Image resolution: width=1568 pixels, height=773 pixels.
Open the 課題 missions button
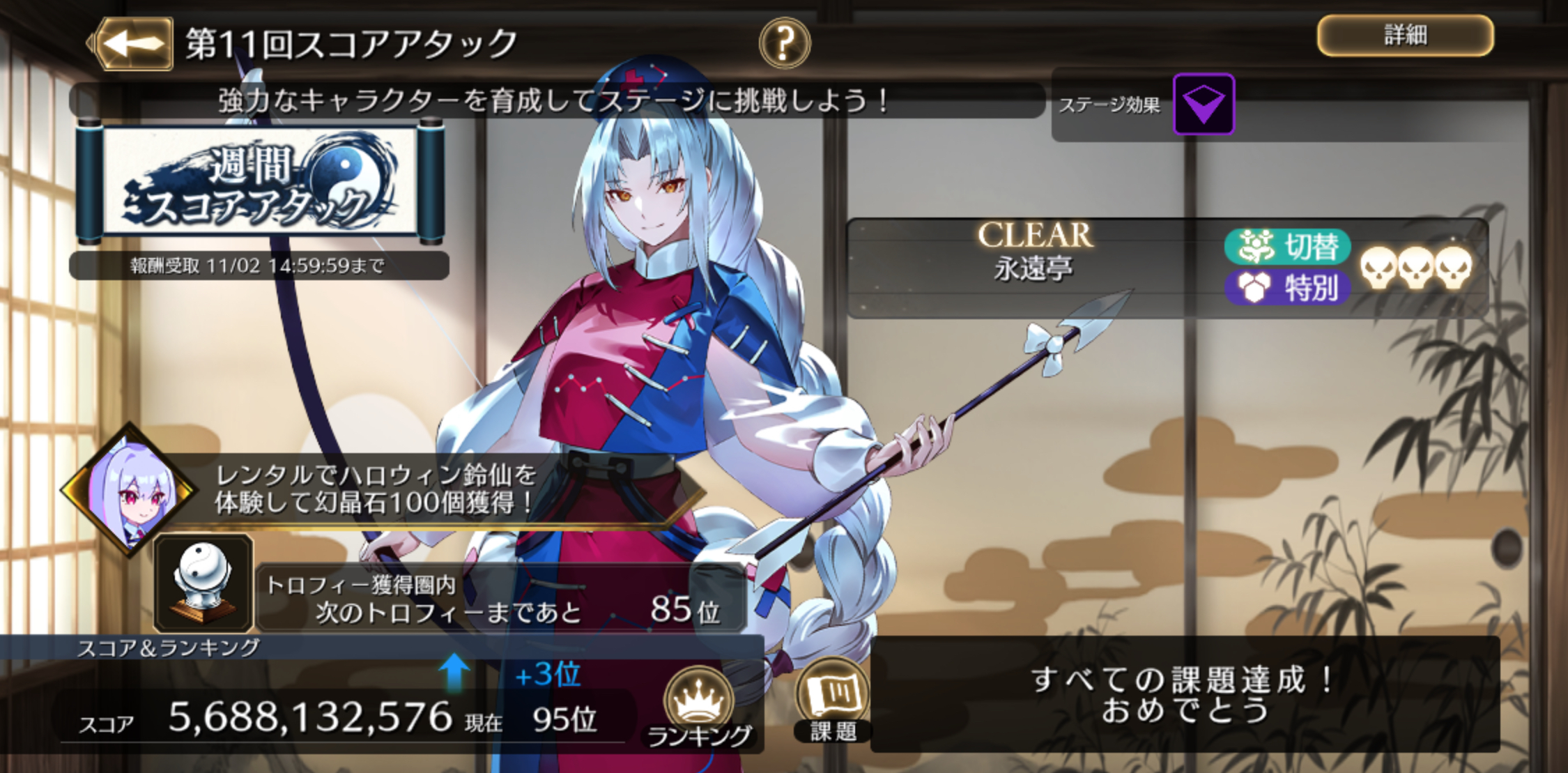coord(833,699)
